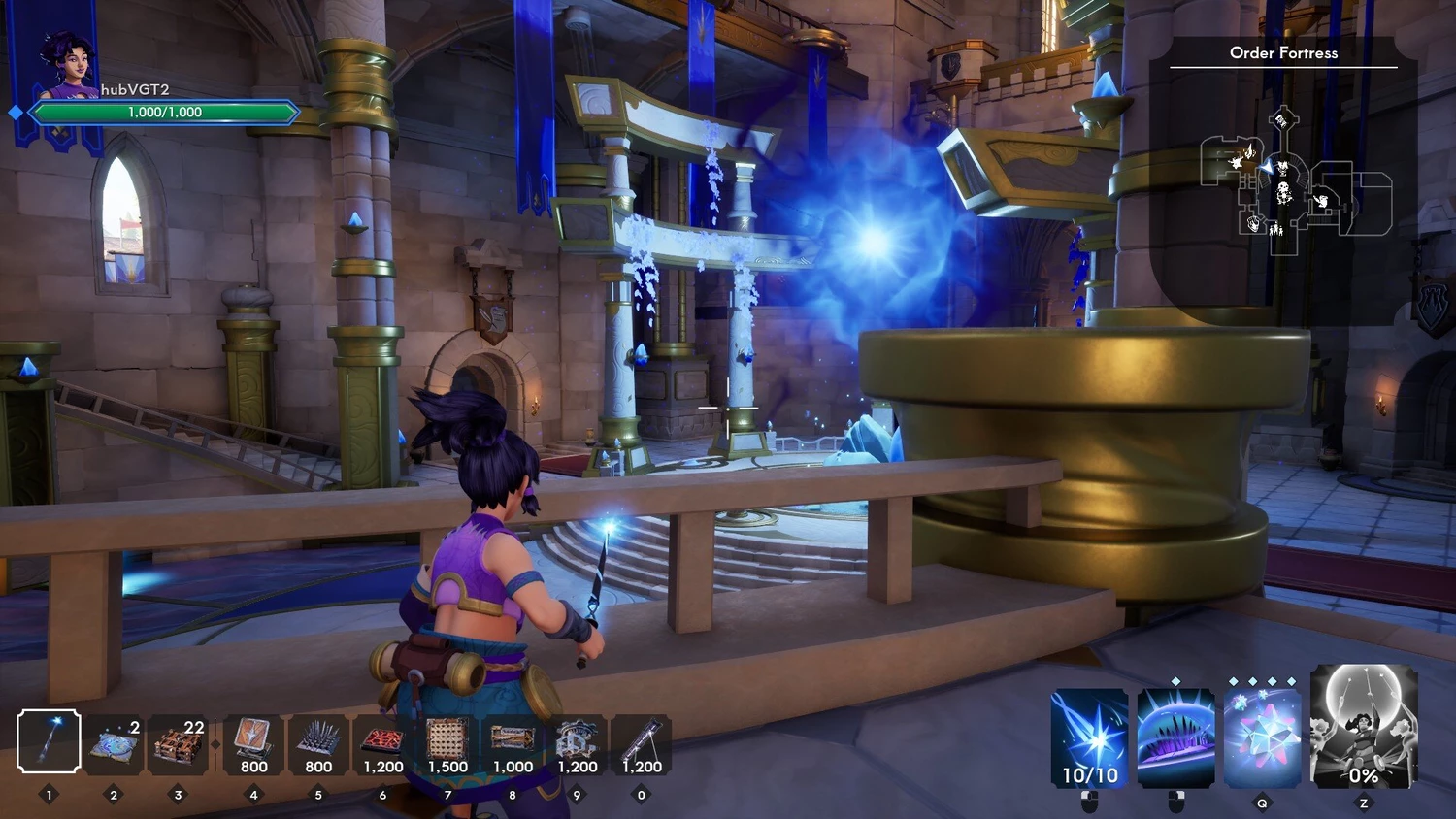The image size is (1456, 819).
Task: Pick the gear mechanism trap slot
Action: (x=577, y=745)
